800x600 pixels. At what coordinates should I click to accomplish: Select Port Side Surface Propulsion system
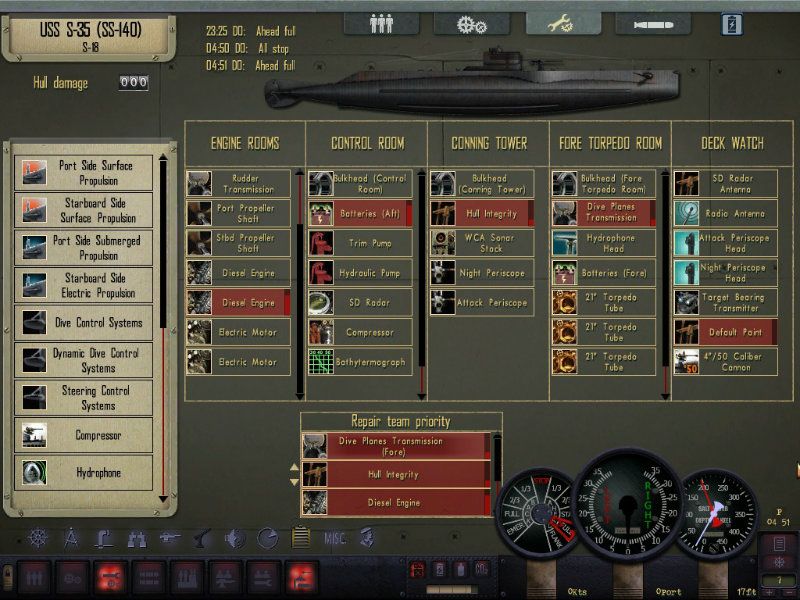click(x=85, y=173)
